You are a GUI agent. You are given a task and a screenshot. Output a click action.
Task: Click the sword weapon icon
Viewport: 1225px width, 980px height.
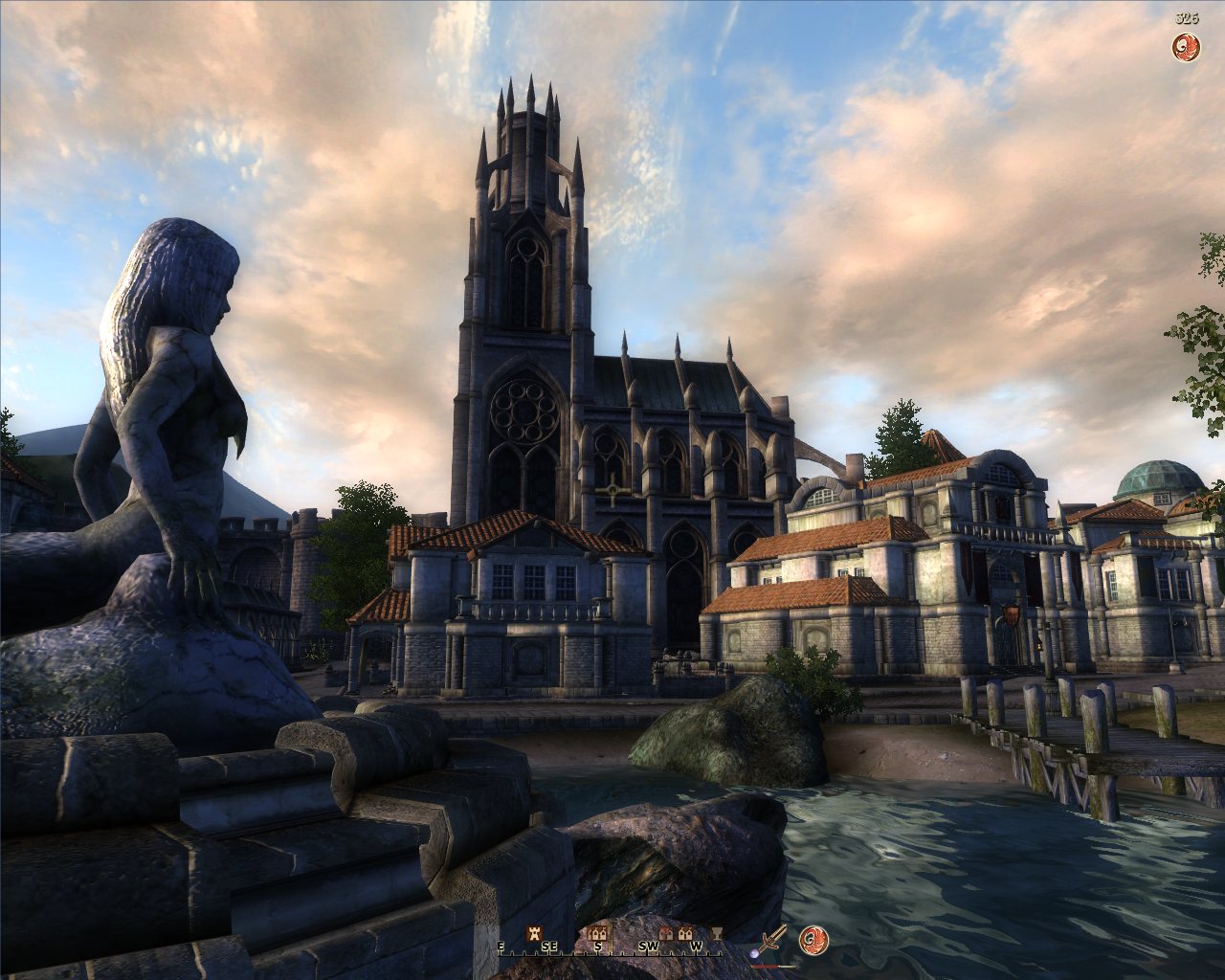773,938
